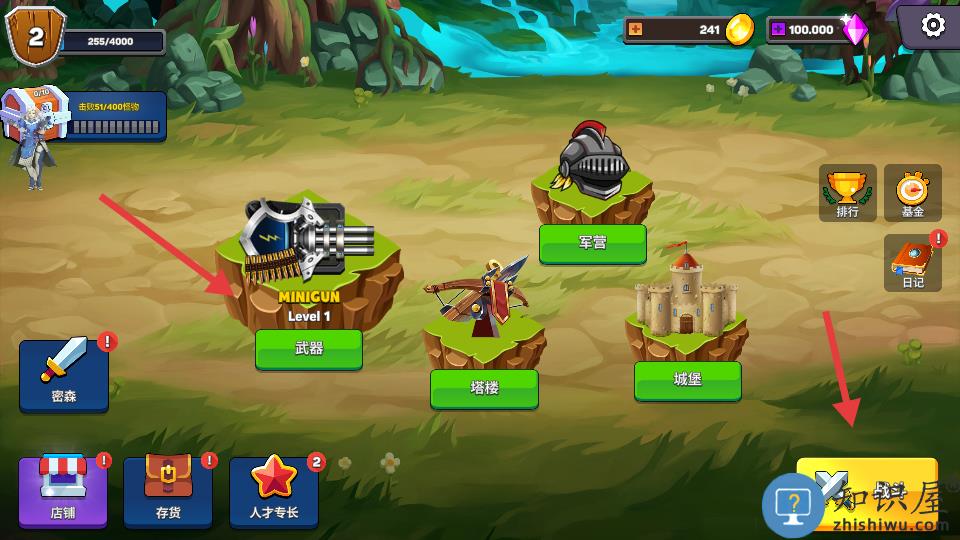Tap the player level 2 badge
This screenshot has width=960, height=540.
pyautogui.click(x=34, y=36)
